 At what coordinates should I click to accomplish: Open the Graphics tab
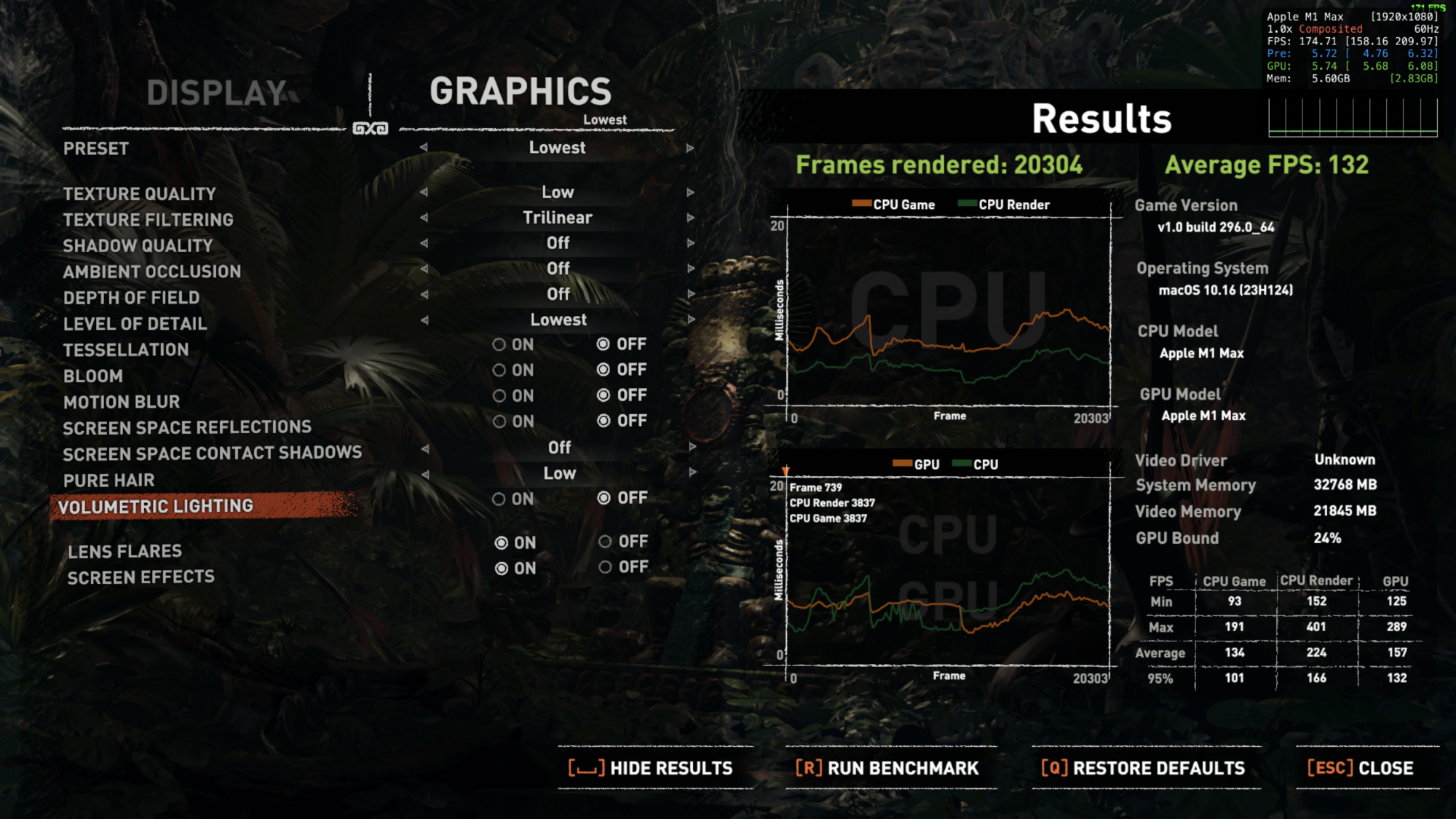tap(520, 92)
